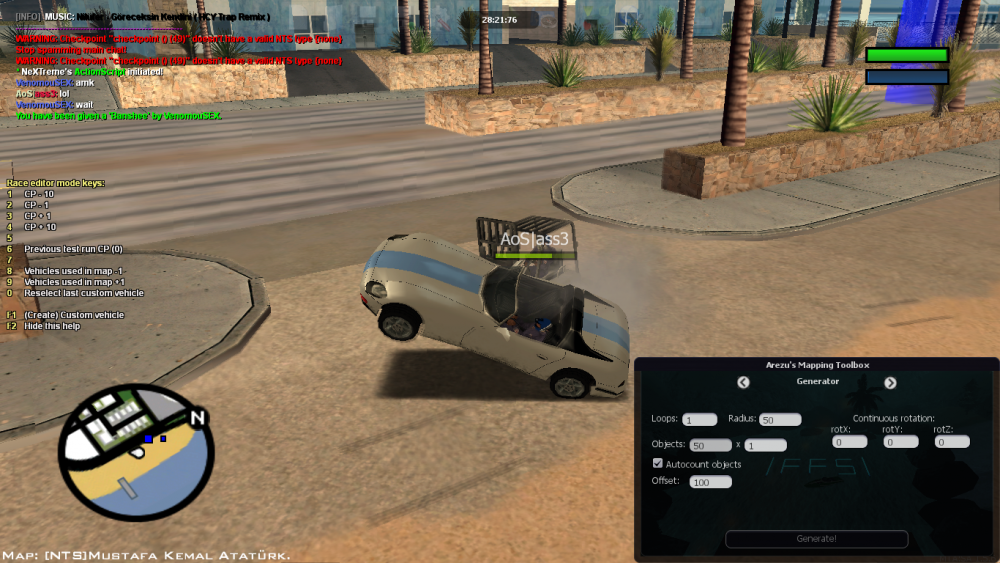The height and width of the screenshot is (563, 1000).
Task: Select the Objects multiplier field
Action: [x=765, y=445]
